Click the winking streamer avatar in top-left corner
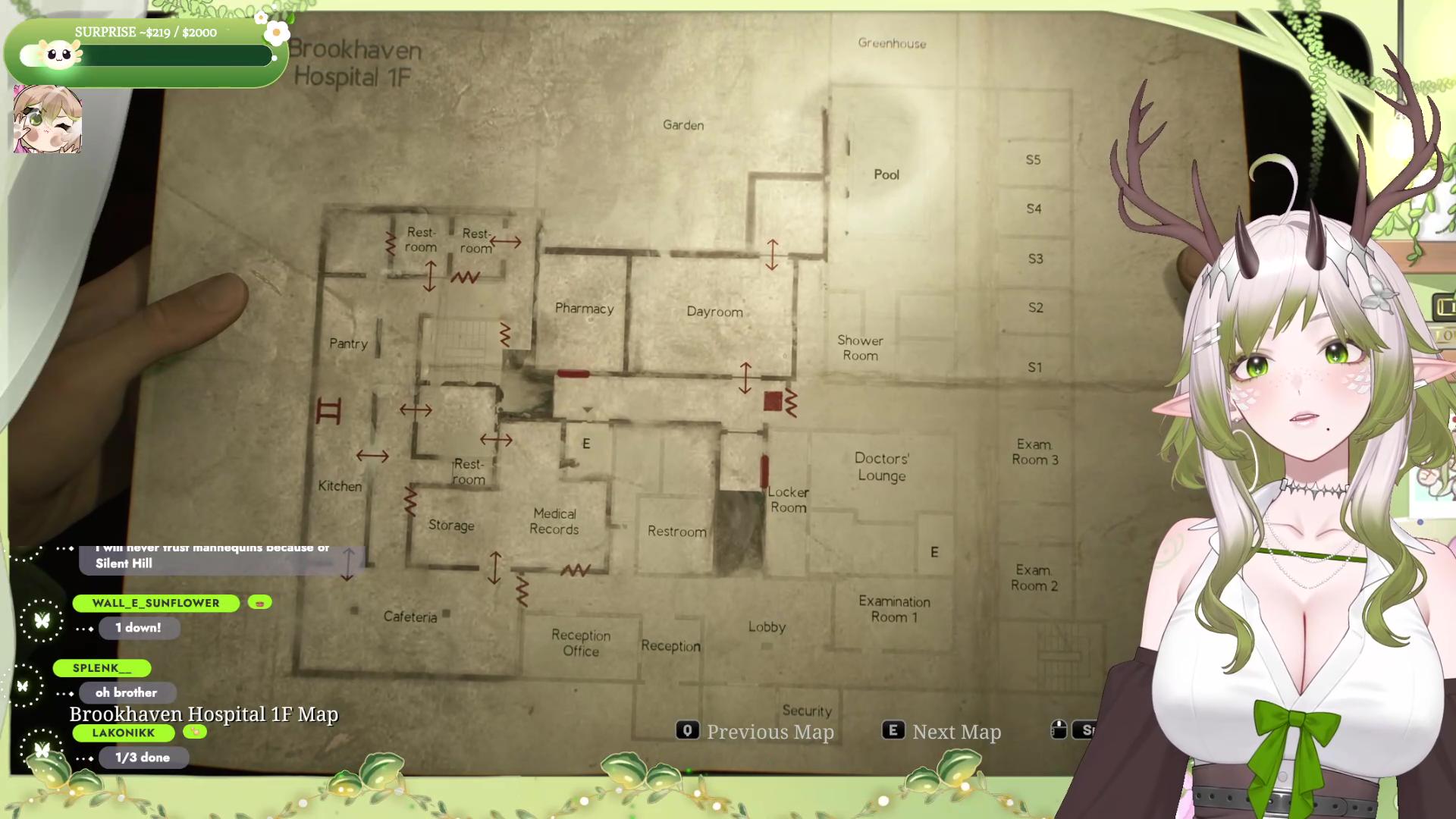The height and width of the screenshot is (819, 1456). pos(47,120)
